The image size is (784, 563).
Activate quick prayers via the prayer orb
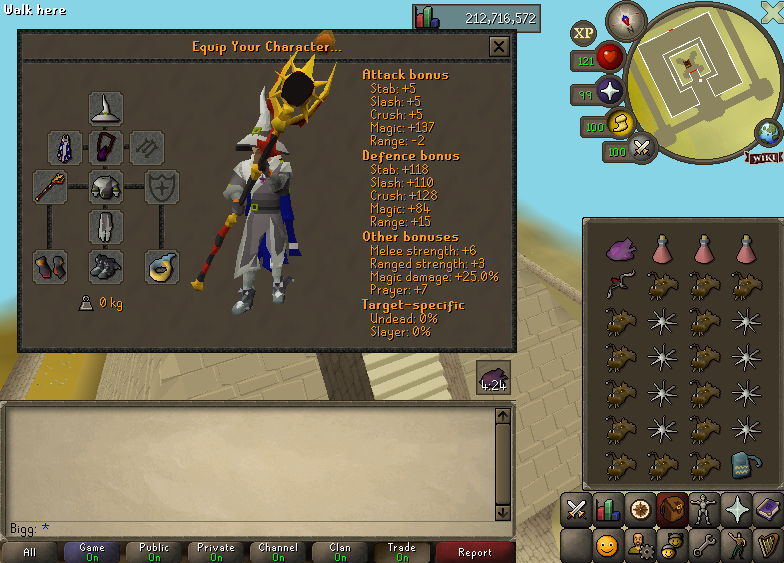pyautogui.click(x=609, y=94)
